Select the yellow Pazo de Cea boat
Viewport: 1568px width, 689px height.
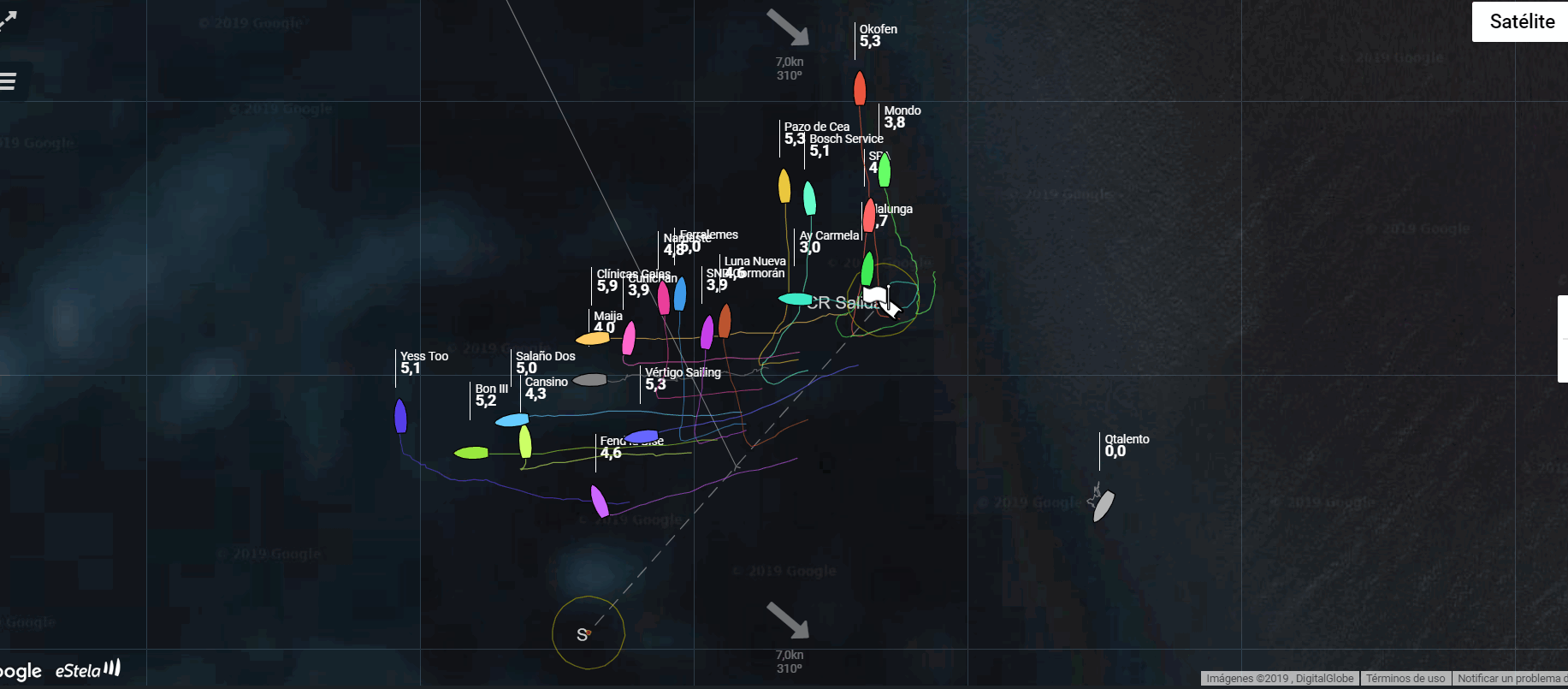click(x=784, y=186)
